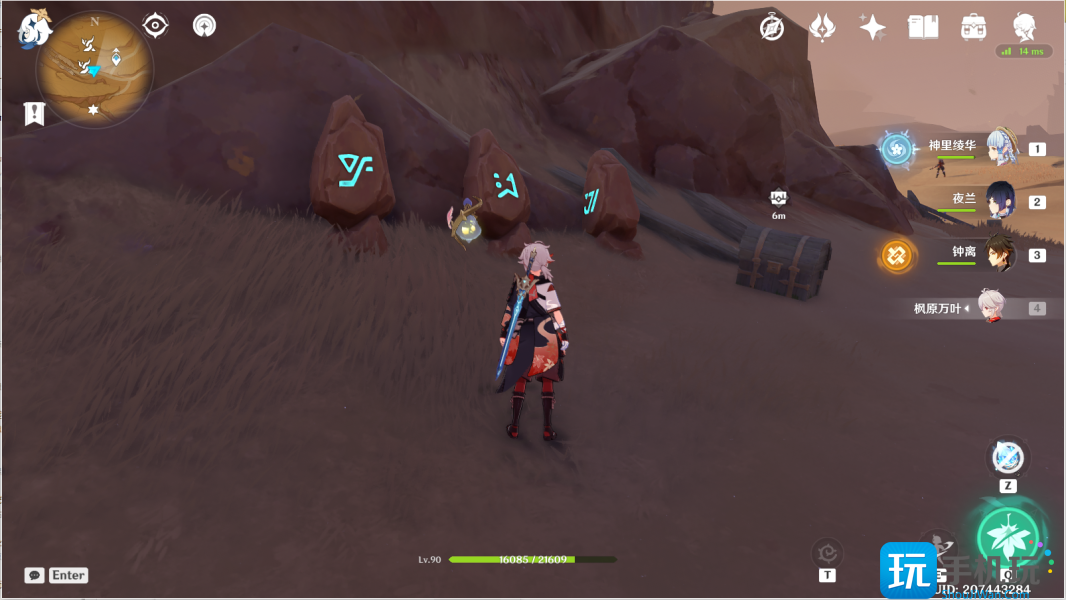
Task: Open the quest log exclamation icon
Action: point(35,113)
